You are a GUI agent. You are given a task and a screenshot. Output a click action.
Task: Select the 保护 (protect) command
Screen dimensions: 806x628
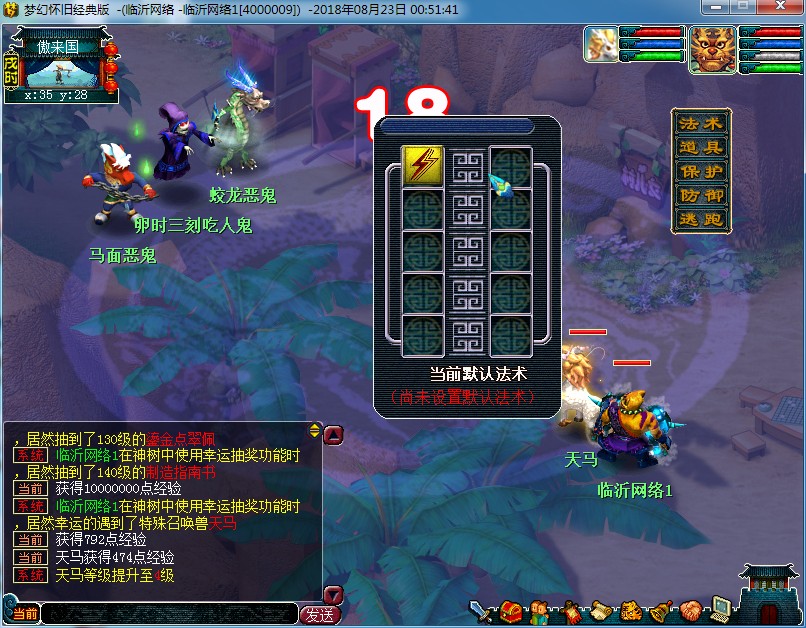700,171
